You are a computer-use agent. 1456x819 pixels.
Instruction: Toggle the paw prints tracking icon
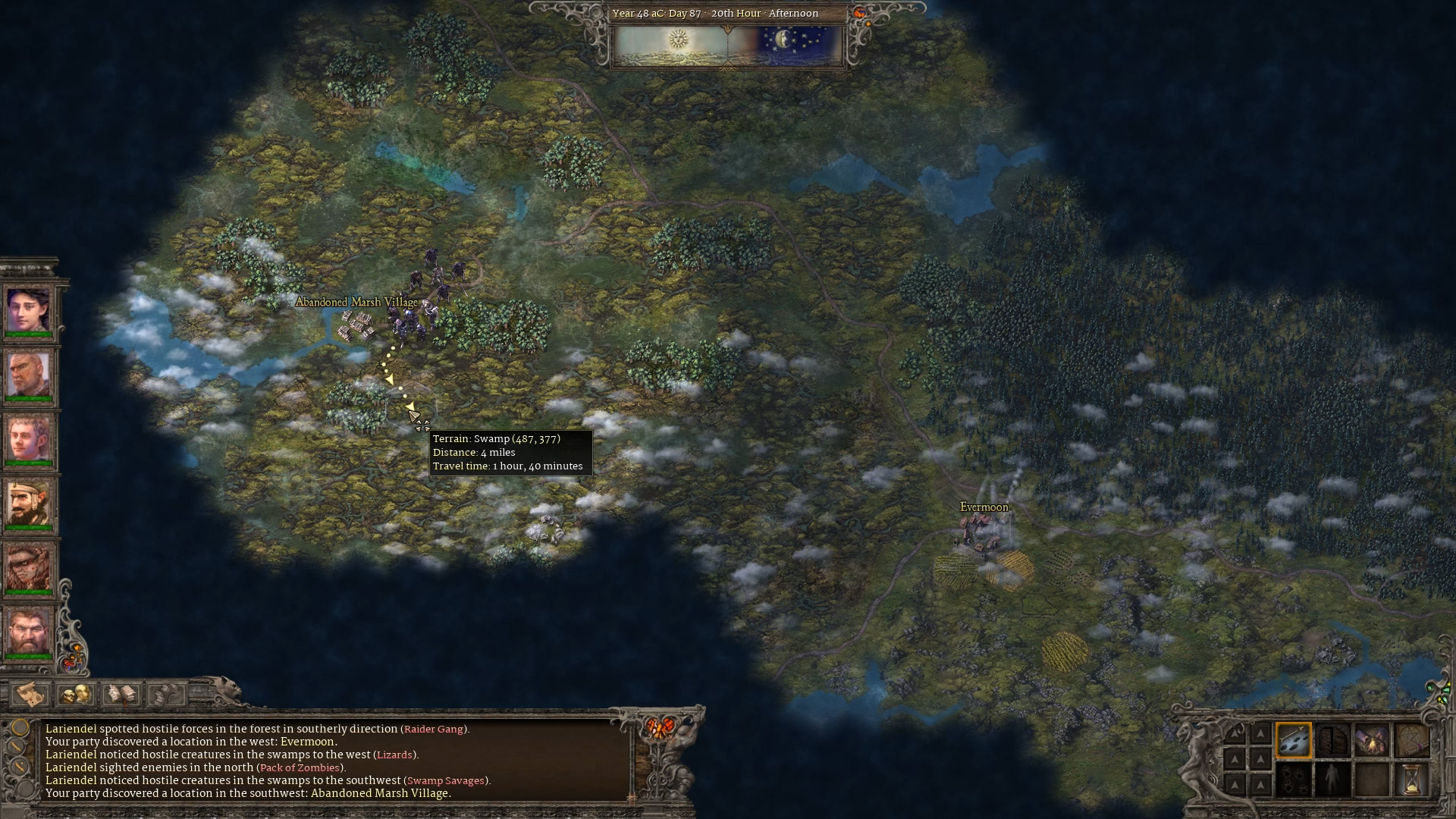click(1294, 780)
